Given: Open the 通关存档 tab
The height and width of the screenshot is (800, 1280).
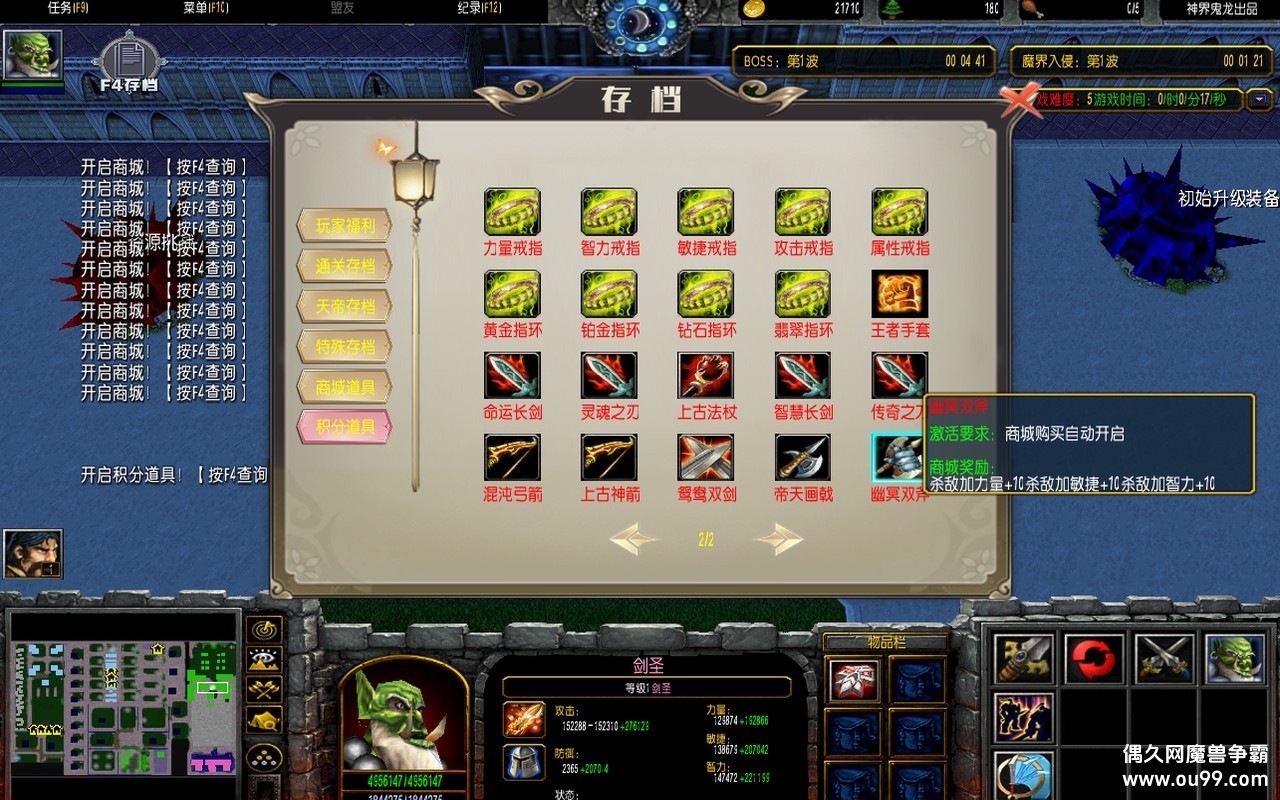Looking at the screenshot, I should (344, 266).
